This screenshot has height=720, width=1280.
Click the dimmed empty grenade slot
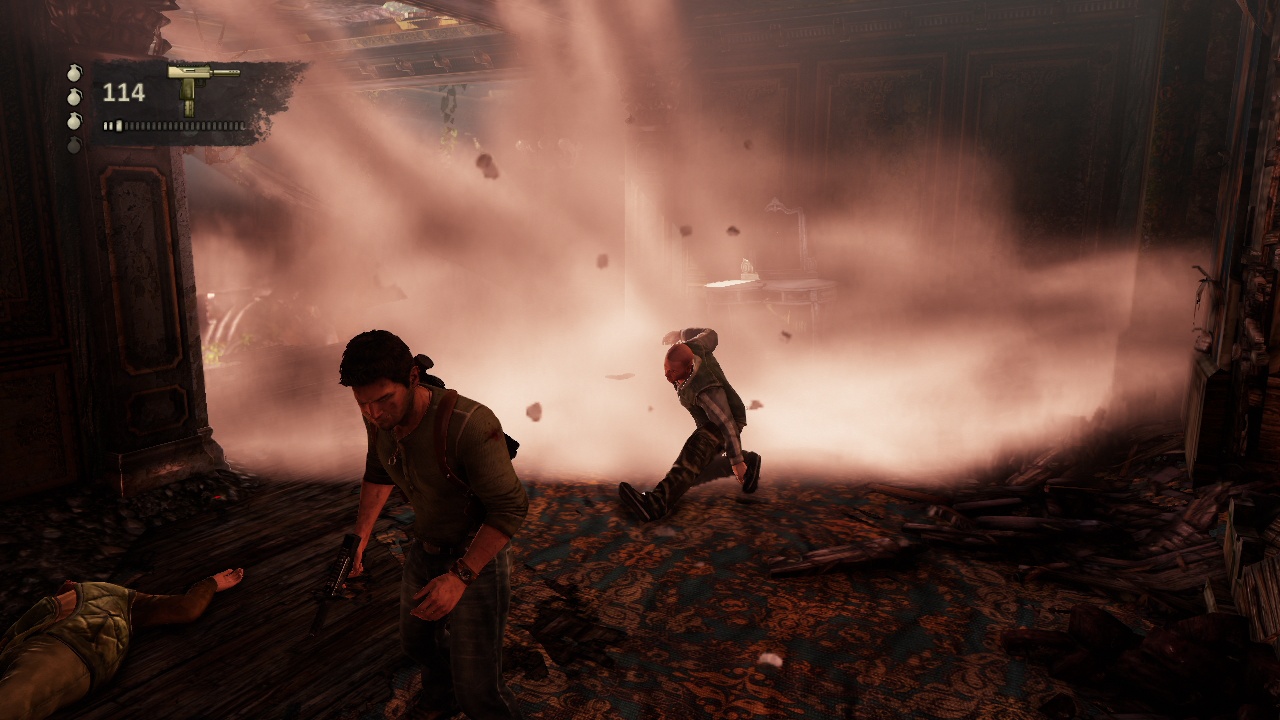[74, 146]
